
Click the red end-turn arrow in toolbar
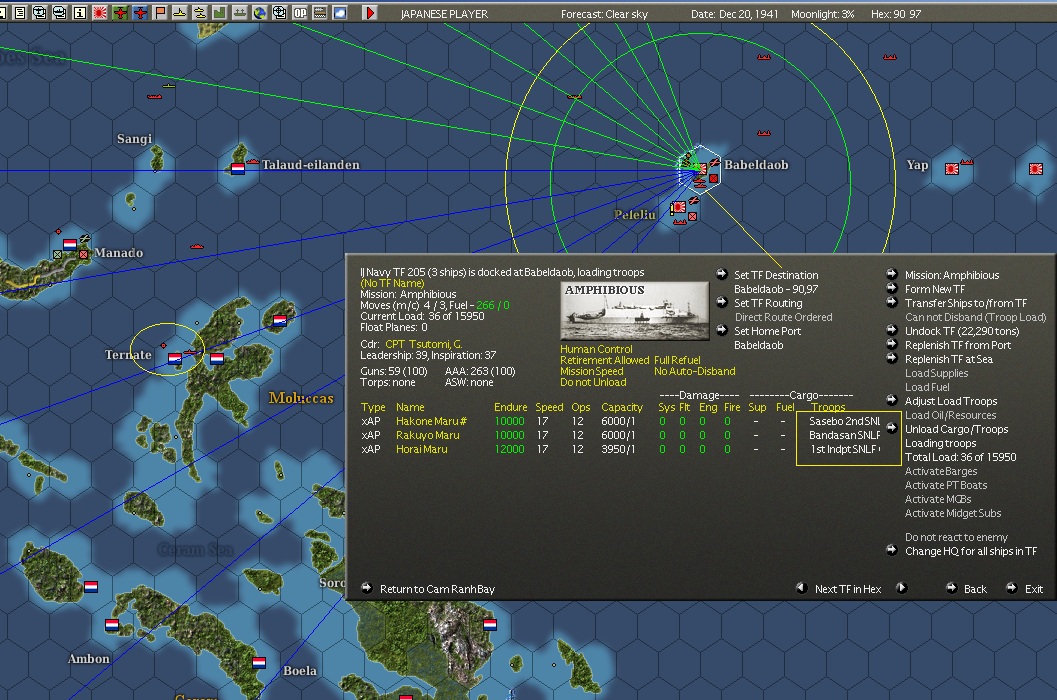click(x=370, y=13)
